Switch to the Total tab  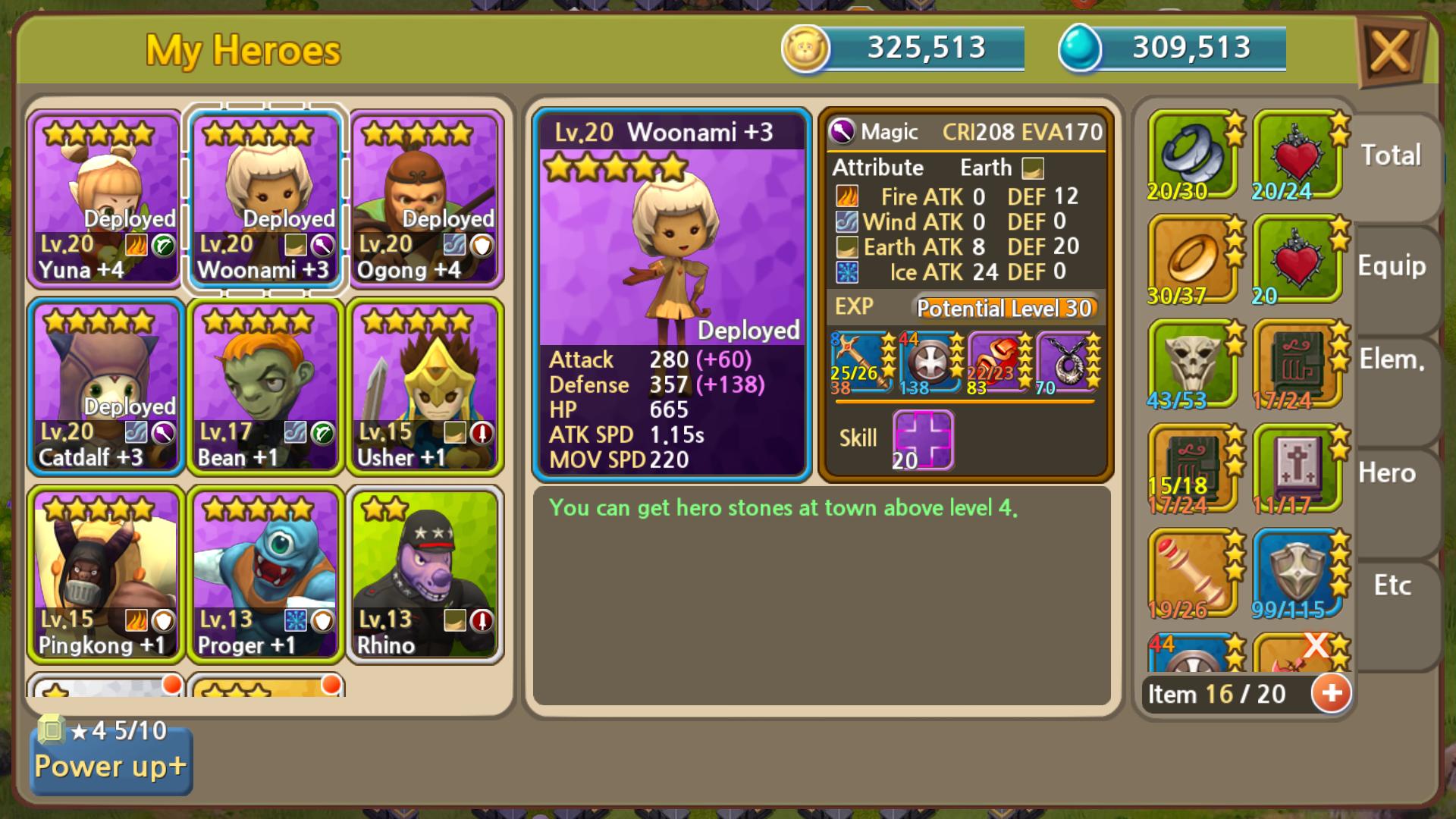[x=1392, y=156]
